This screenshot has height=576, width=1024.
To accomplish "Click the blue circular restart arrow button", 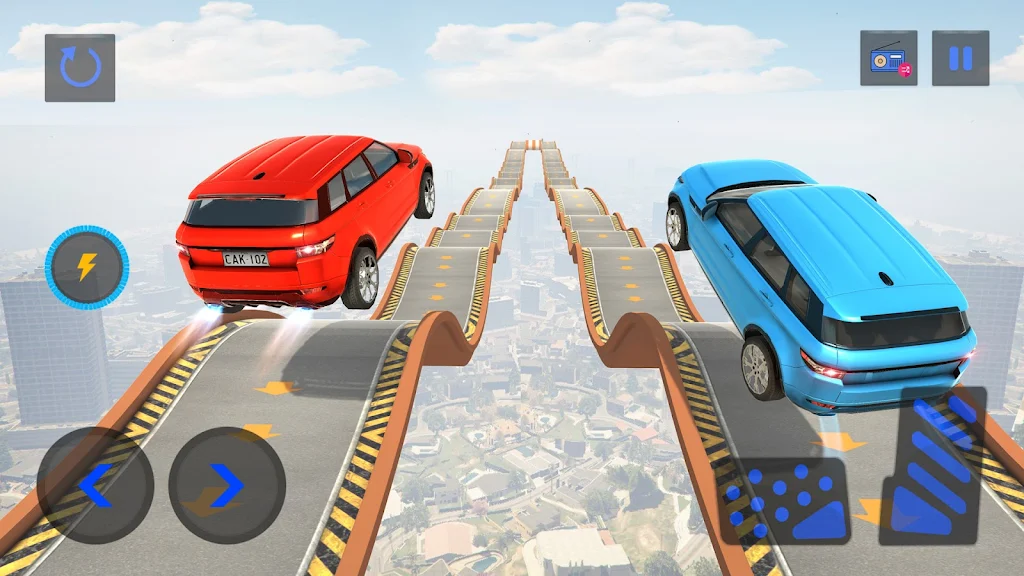I will tap(80, 68).
